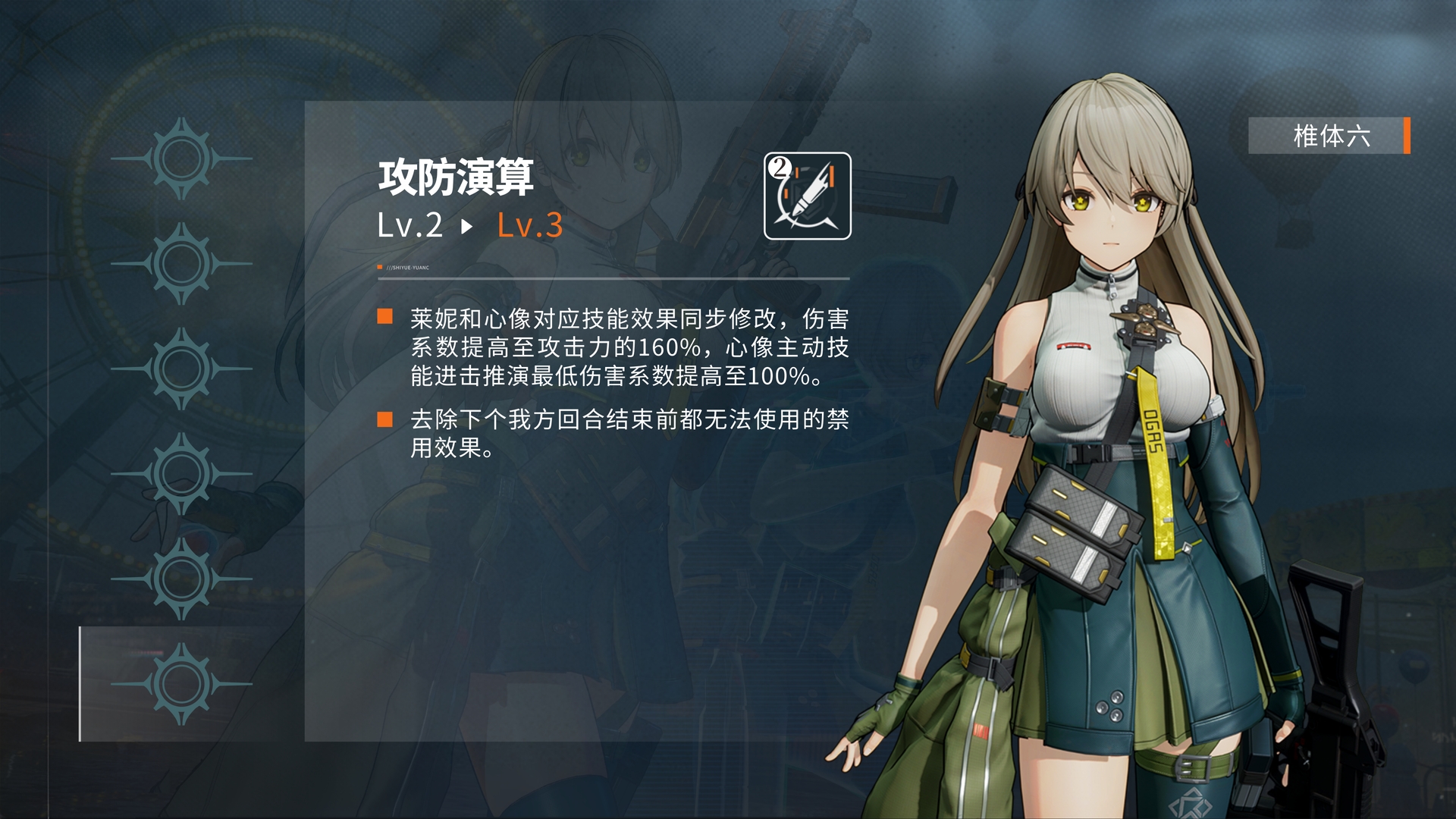Select the bottom highlighted skill node

pyautogui.click(x=180, y=682)
